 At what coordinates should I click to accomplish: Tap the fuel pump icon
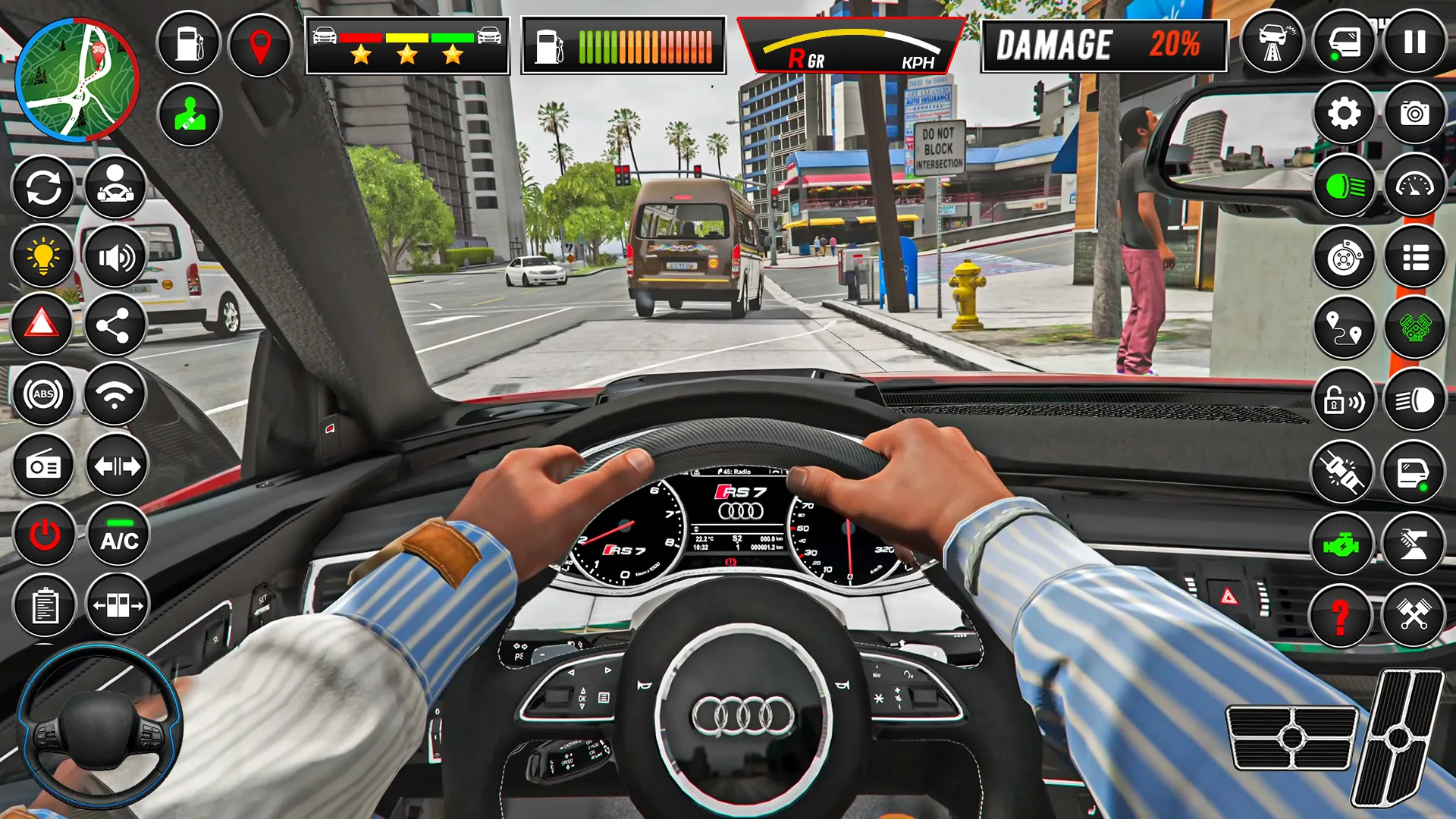188,45
